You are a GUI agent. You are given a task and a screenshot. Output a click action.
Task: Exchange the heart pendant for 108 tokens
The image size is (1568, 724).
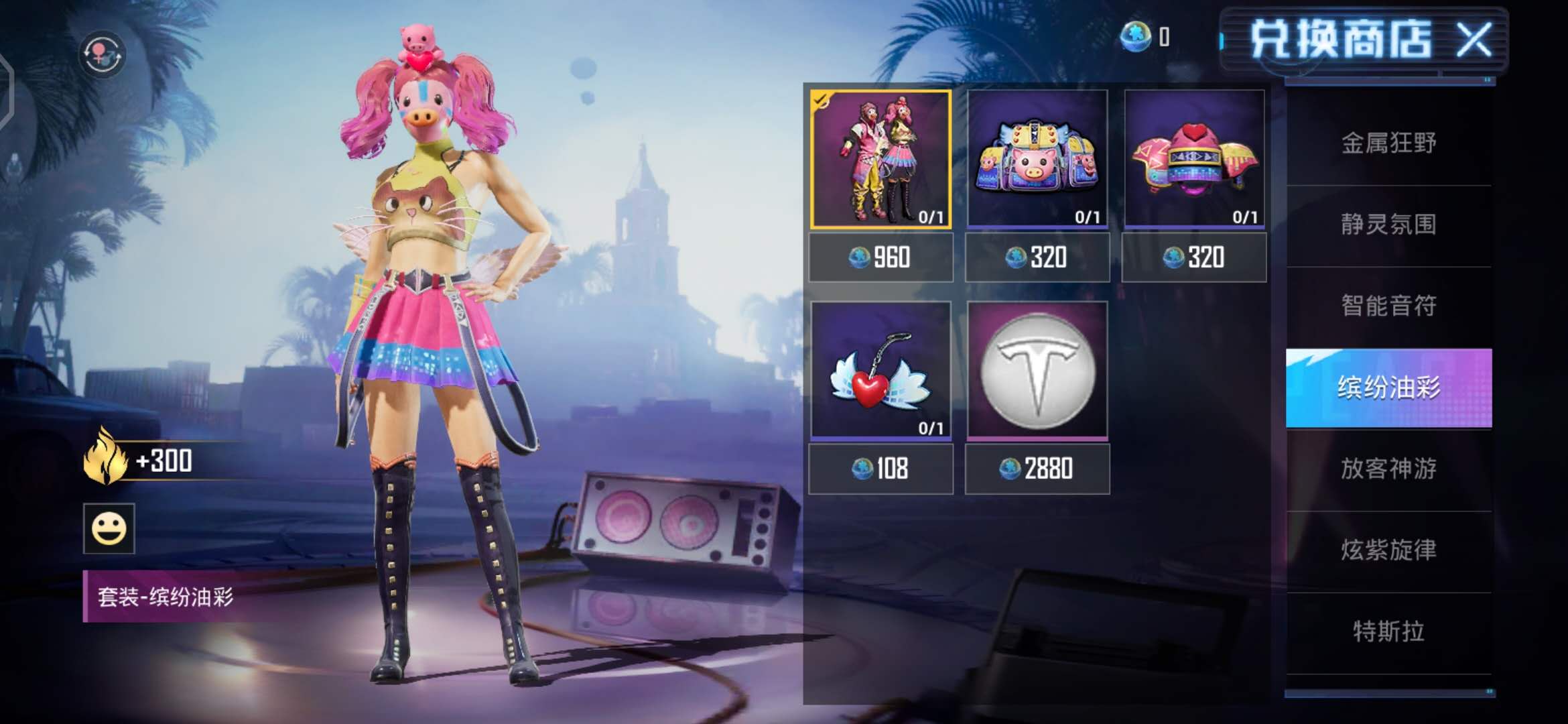tap(880, 469)
